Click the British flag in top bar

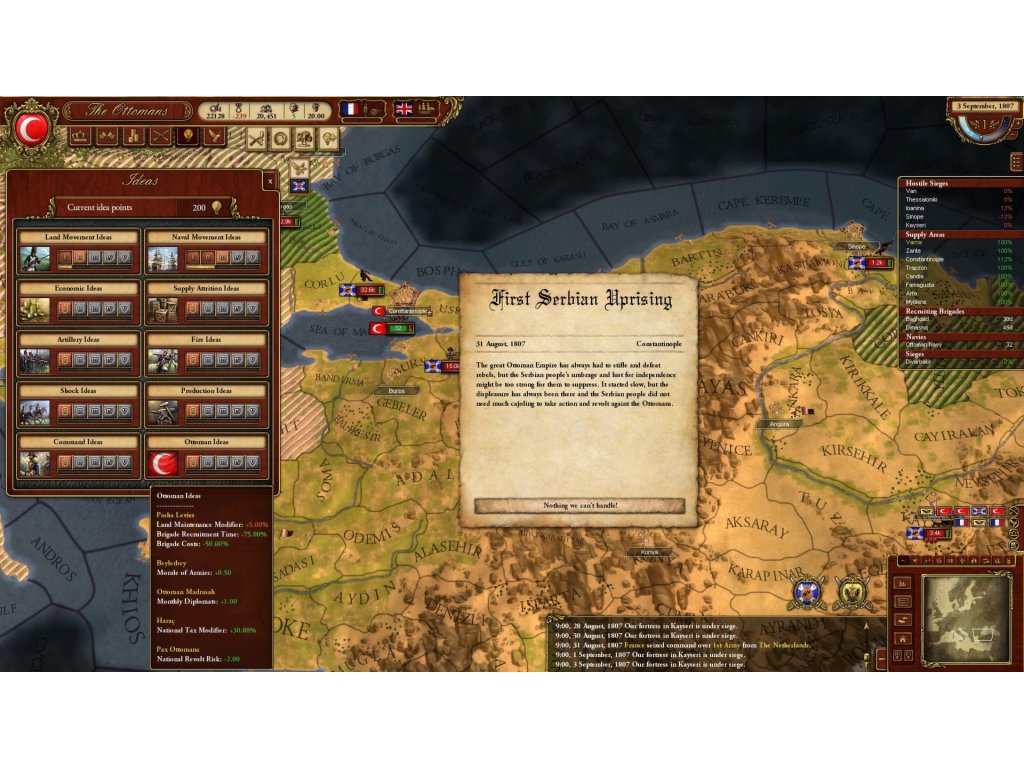[x=404, y=108]
